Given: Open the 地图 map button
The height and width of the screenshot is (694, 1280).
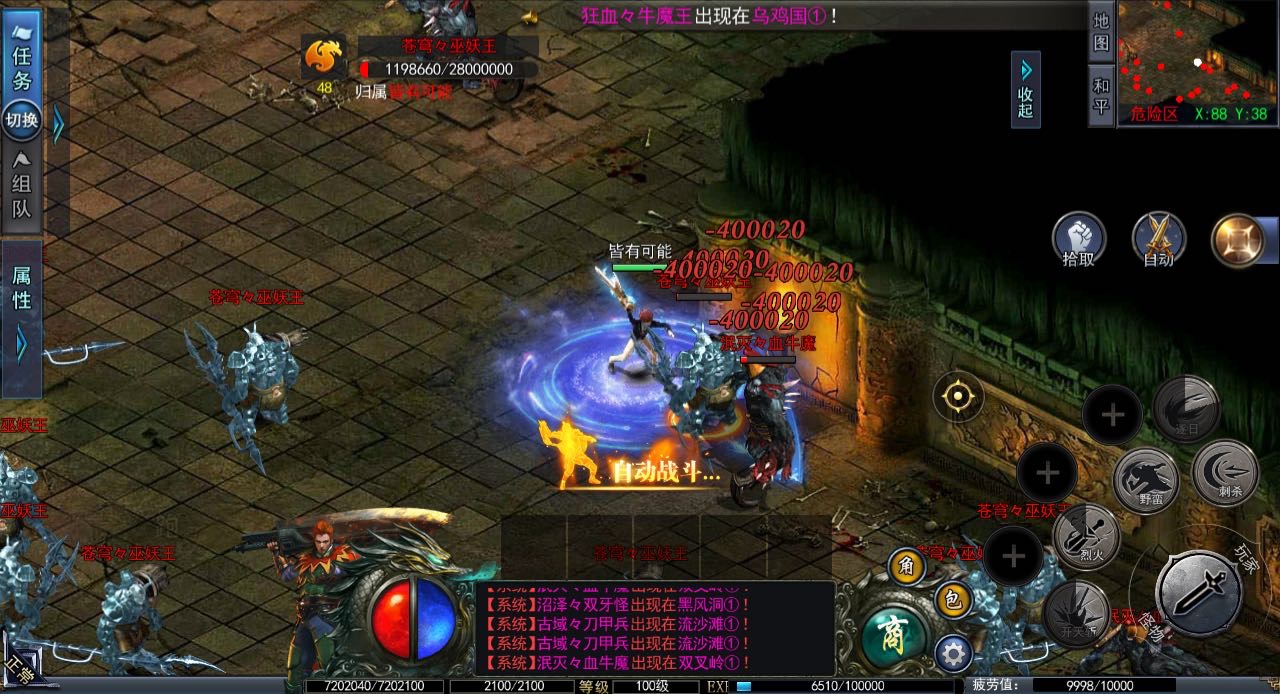Looking at the screenshot, I should 1101,32.
